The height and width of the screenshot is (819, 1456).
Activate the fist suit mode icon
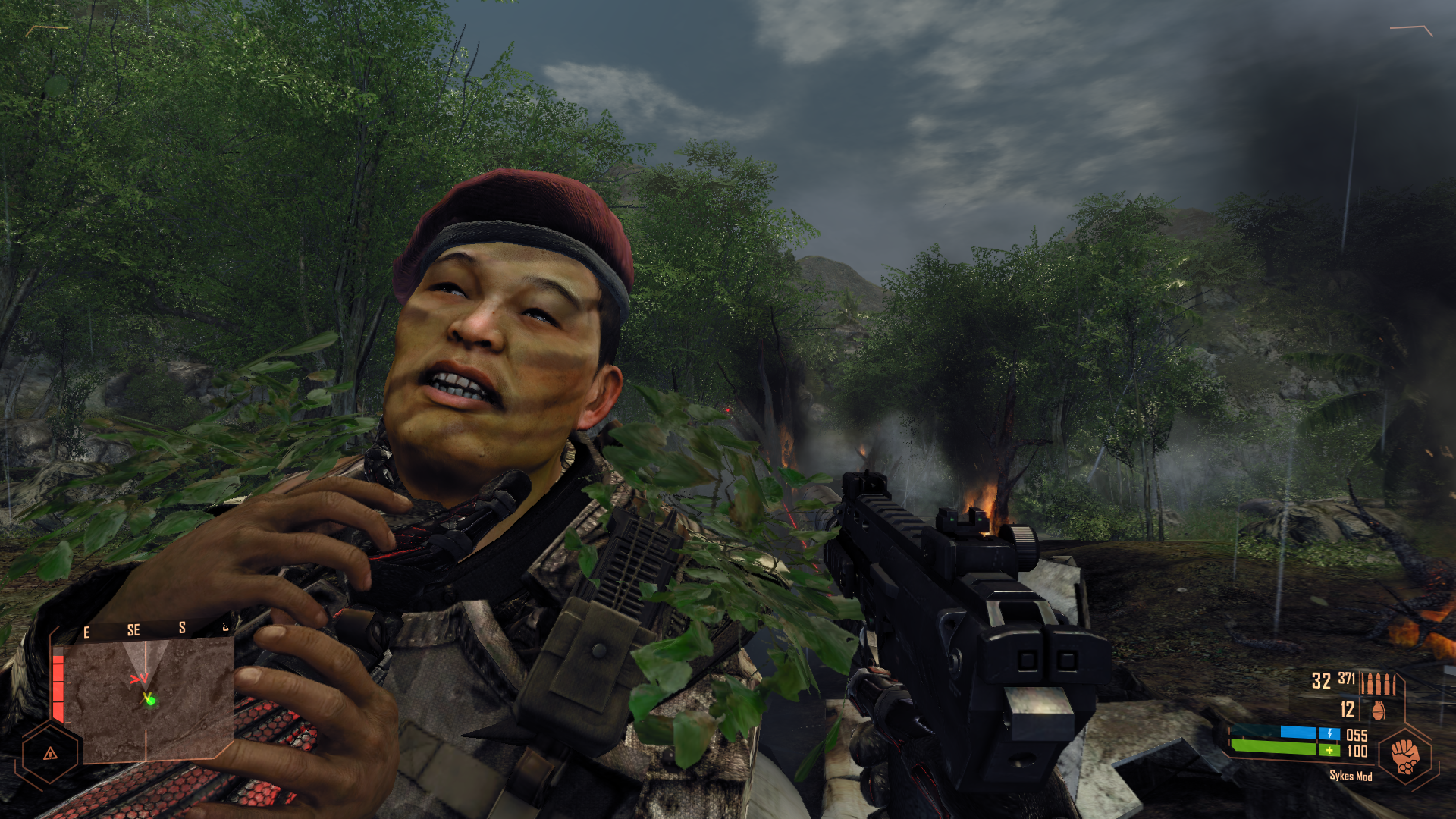pos(1405,756)
